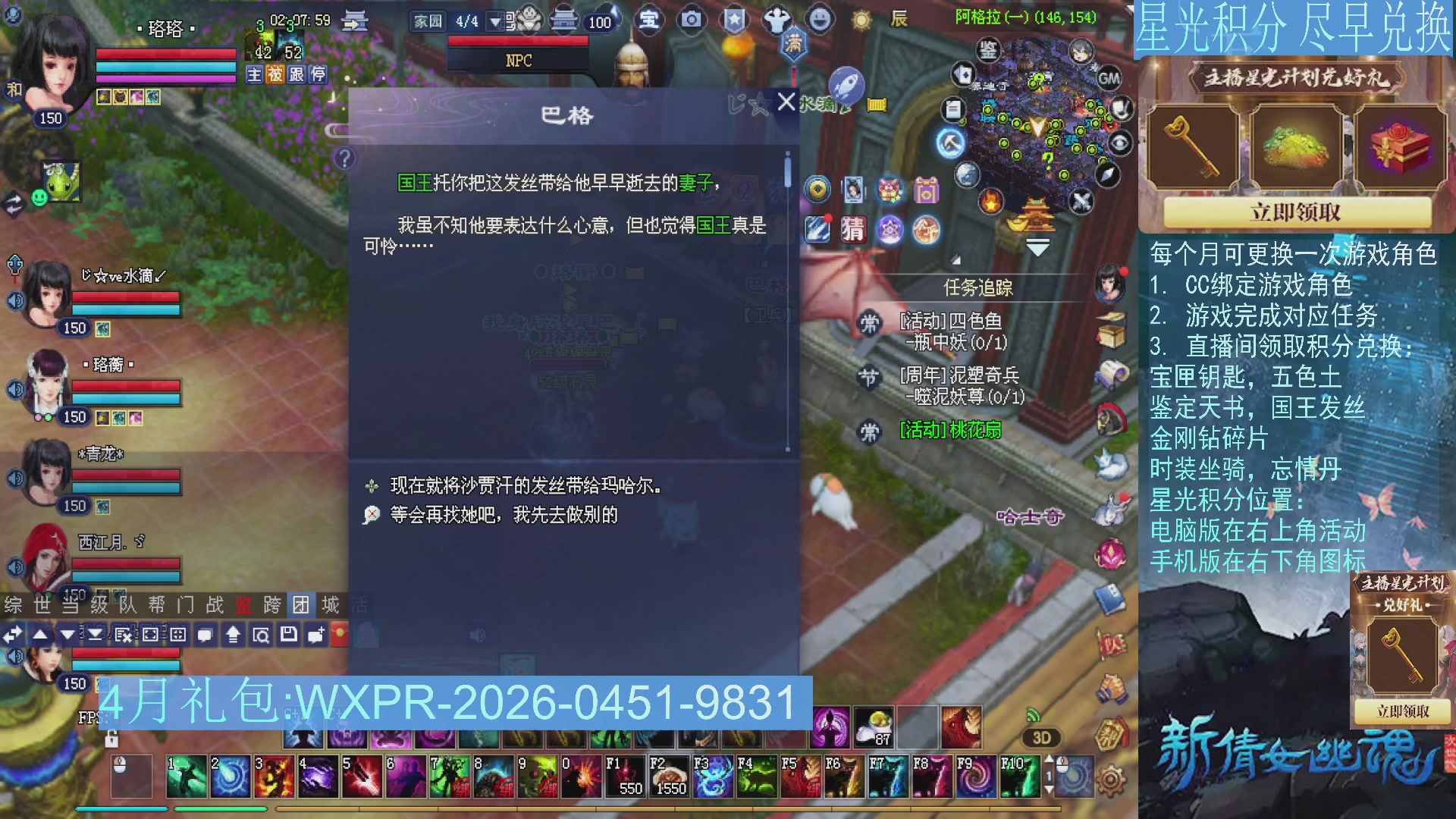Switch to the 世 world chat tab
This screenshot has height=819, width=1456.
pyautogui.click(x=42, y=605)
